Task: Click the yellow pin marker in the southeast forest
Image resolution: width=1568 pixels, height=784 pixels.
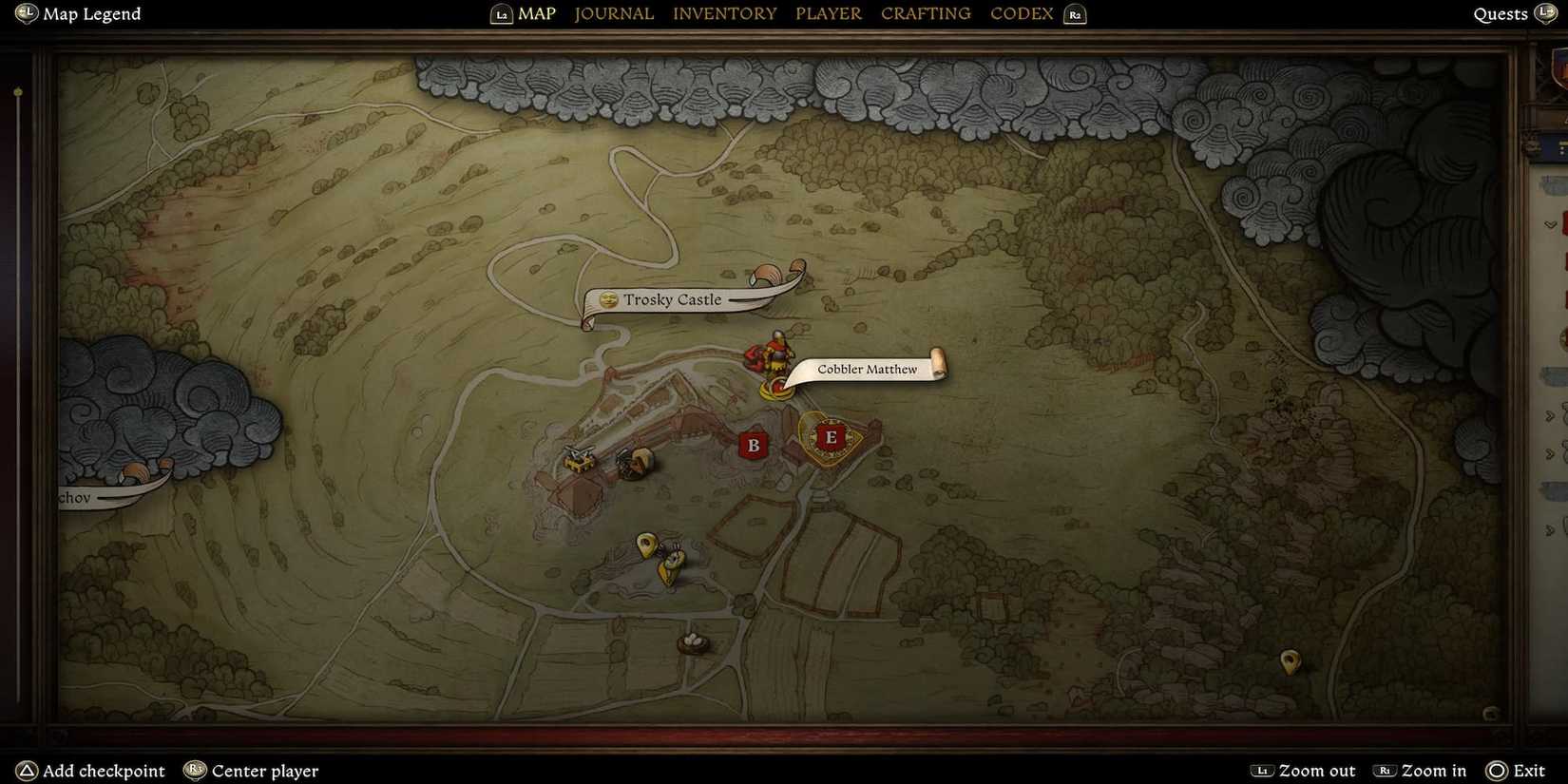Action: pos(1290,662)
